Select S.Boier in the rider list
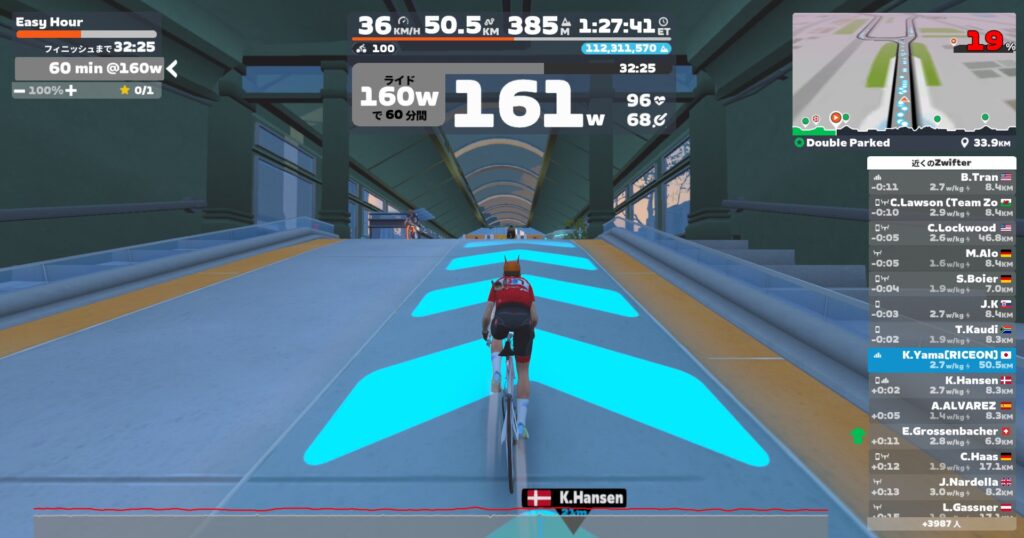Viewport: 1024px width, 538px height. point(941,283)
